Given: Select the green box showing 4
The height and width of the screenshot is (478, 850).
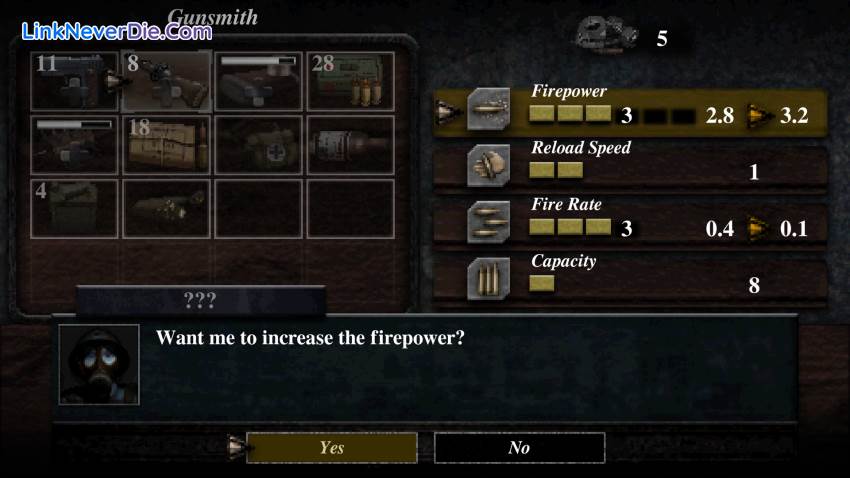Looking at the screenshot, I should 74,208.
